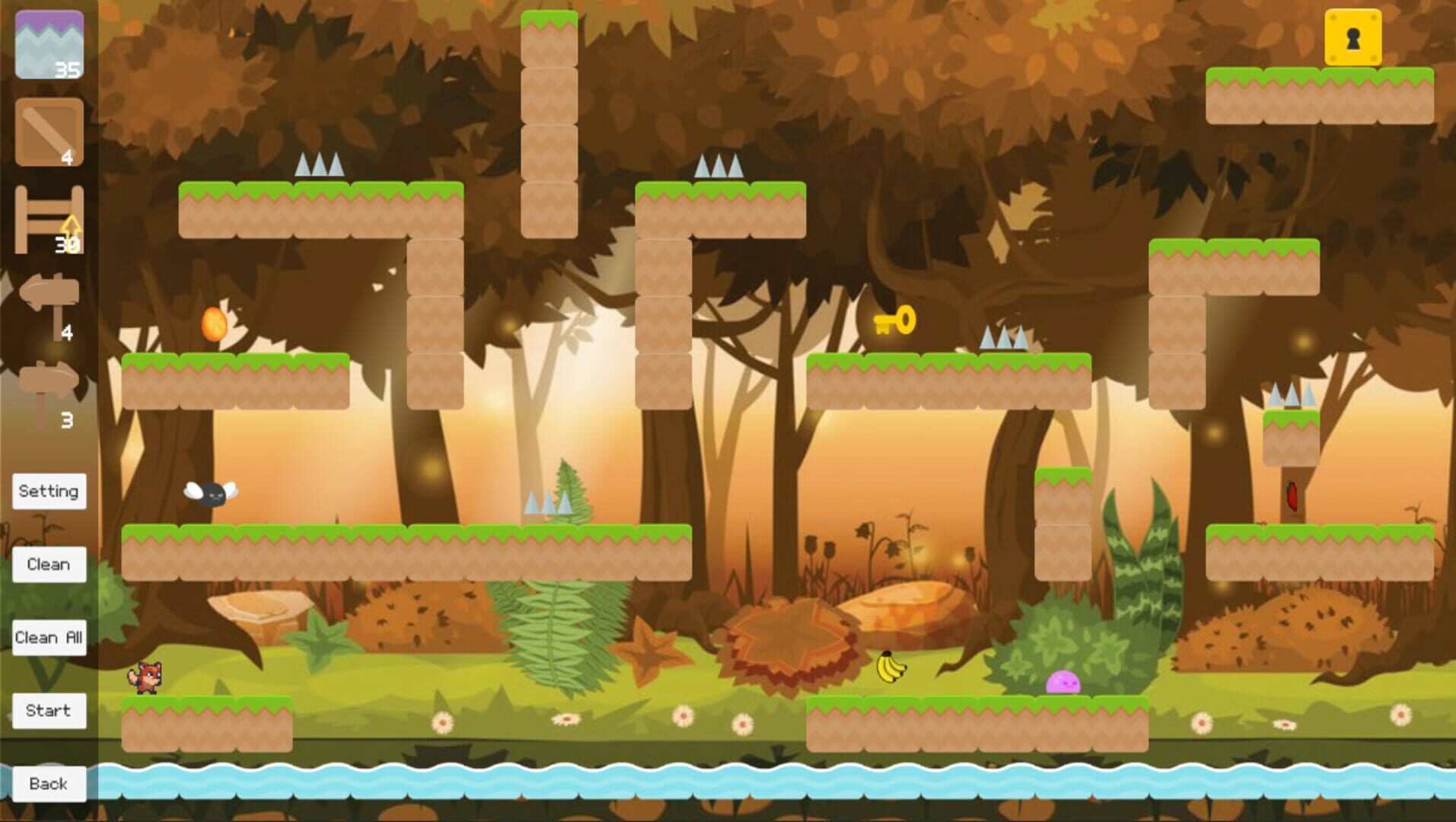This screenshot has width=1456, height=822.
Task: Go back using the Back button
Action: point(49,782)
